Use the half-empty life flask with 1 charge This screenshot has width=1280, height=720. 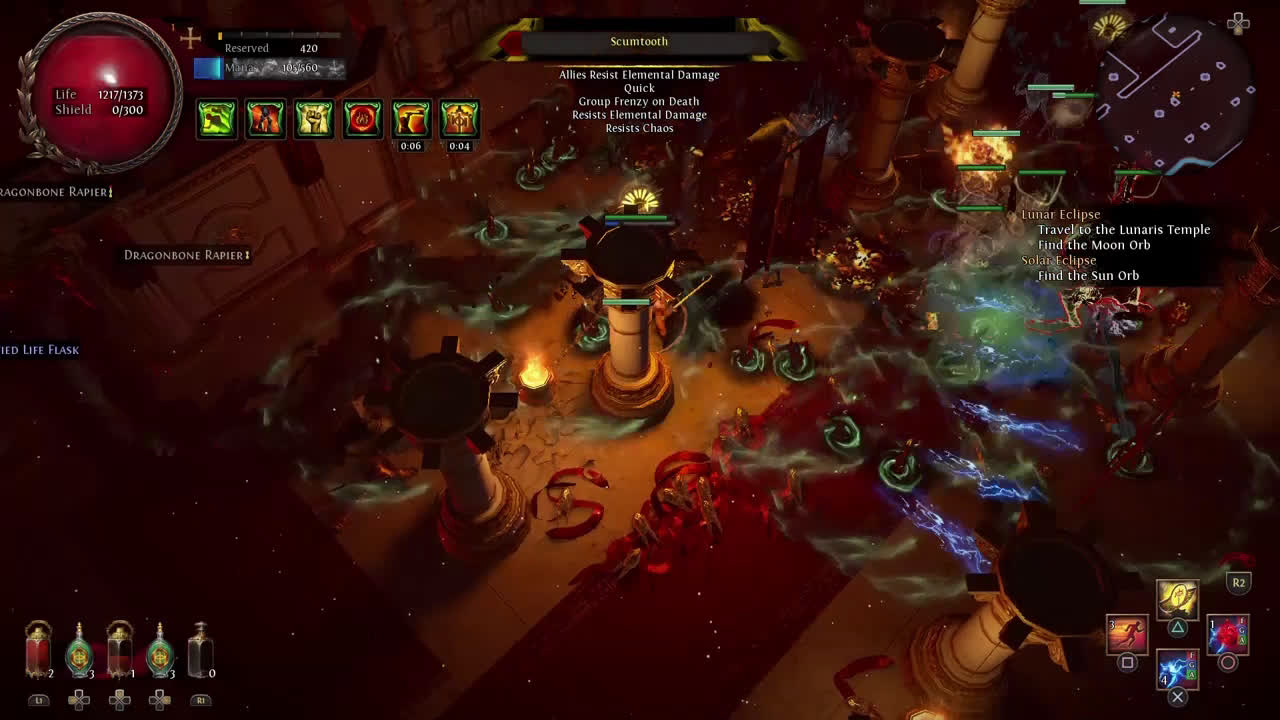(x=119, y=651)
